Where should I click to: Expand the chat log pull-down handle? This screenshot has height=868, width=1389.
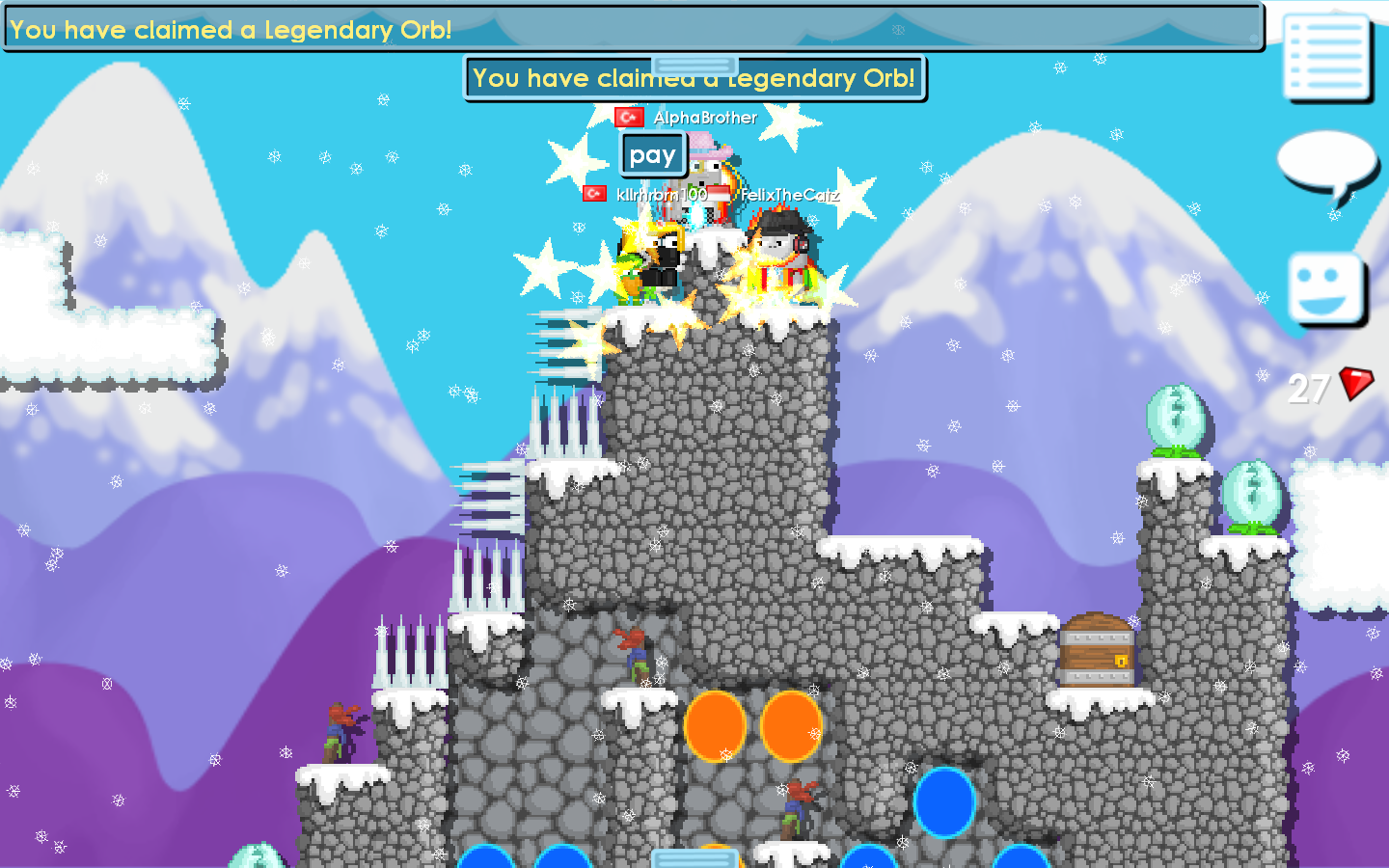694,65
